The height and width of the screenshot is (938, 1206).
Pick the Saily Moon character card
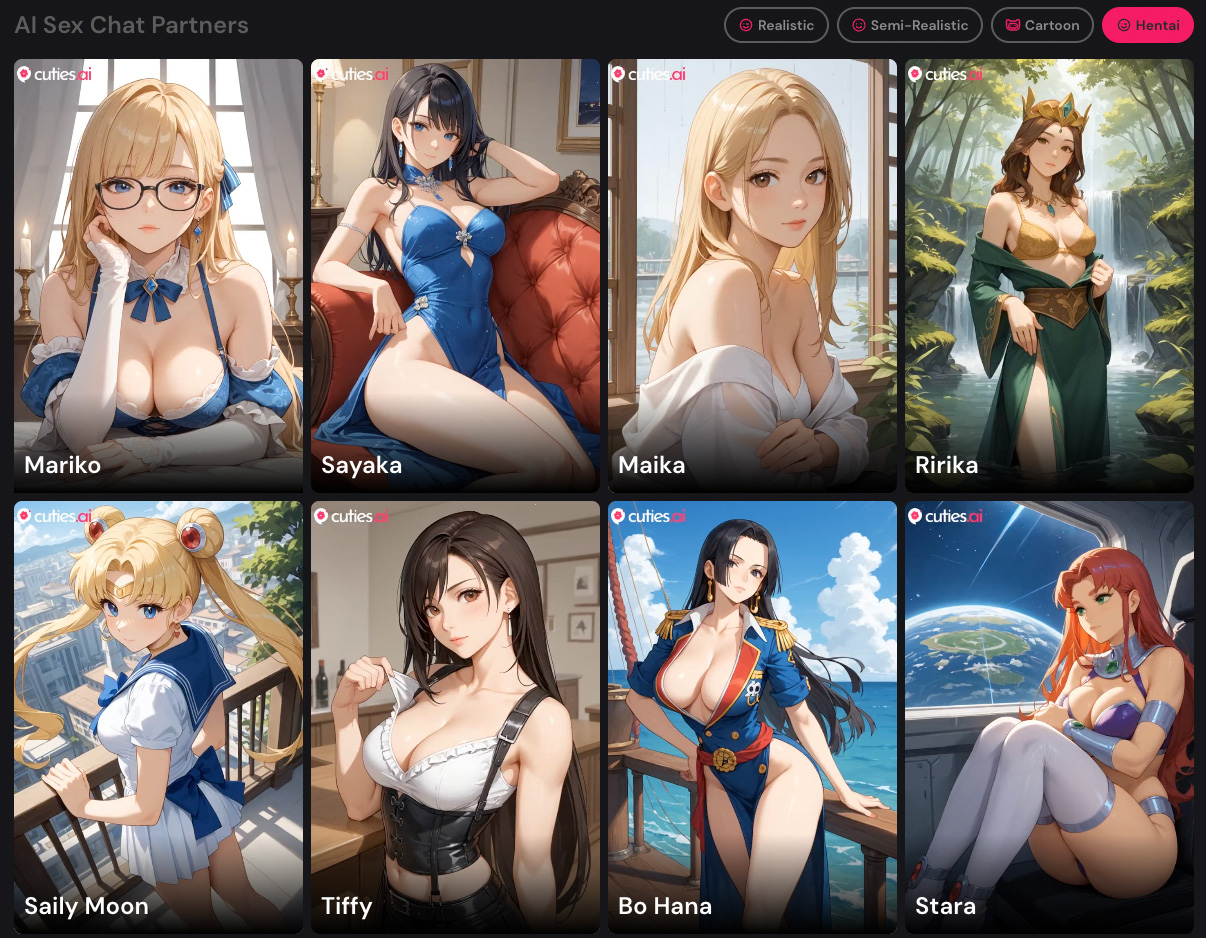click(158, 717)
